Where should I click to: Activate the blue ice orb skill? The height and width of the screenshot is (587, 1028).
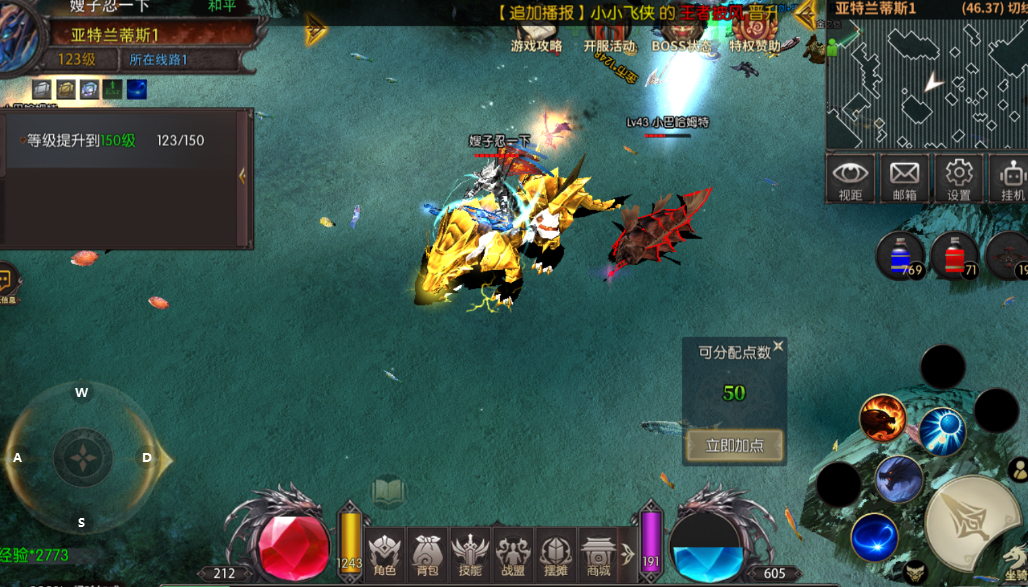(x=942, y=431)
